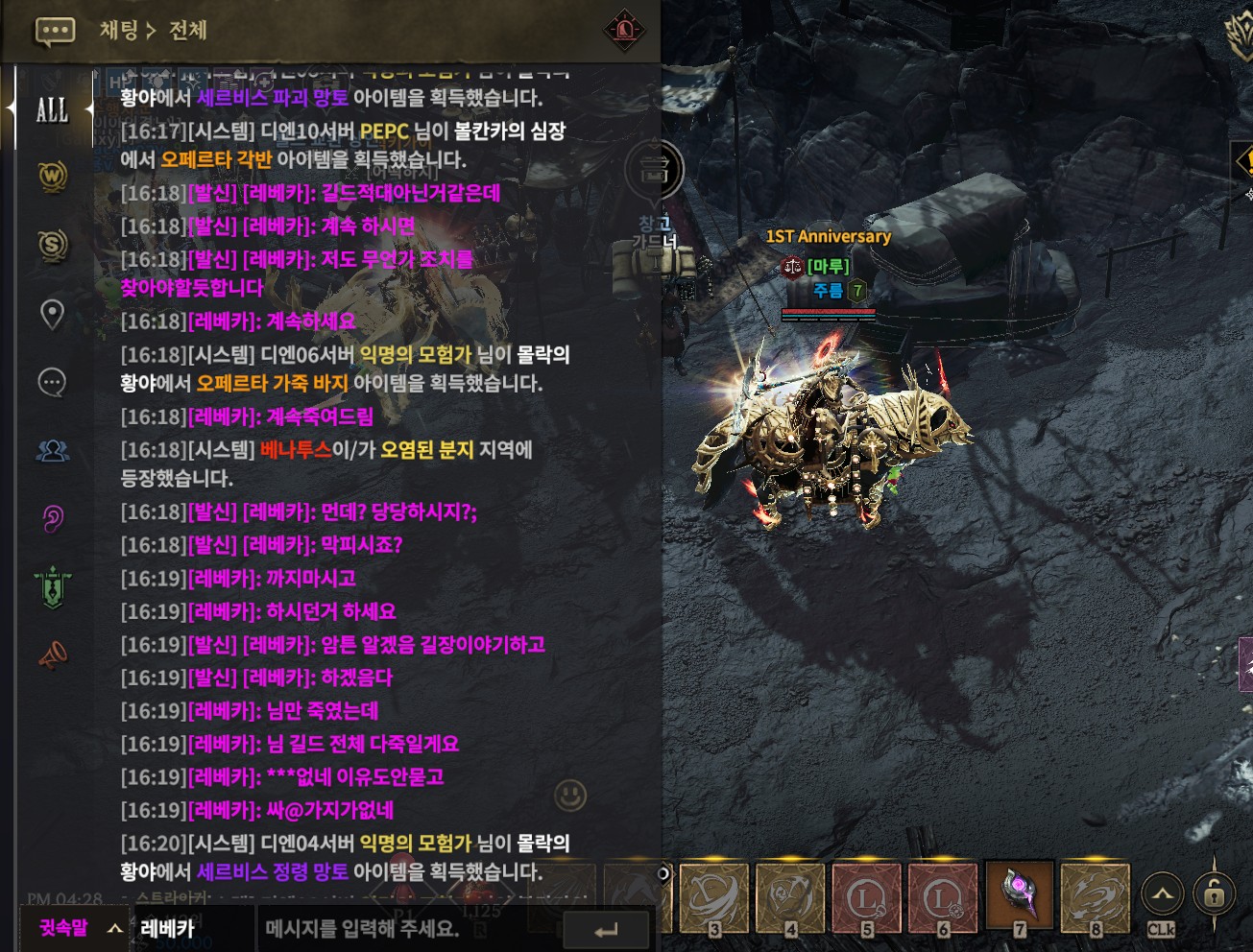Image resolution: width=1253 pixels, height=952 pixels.
Task: Click the red siren alert icon
Action: pos(624,31)
